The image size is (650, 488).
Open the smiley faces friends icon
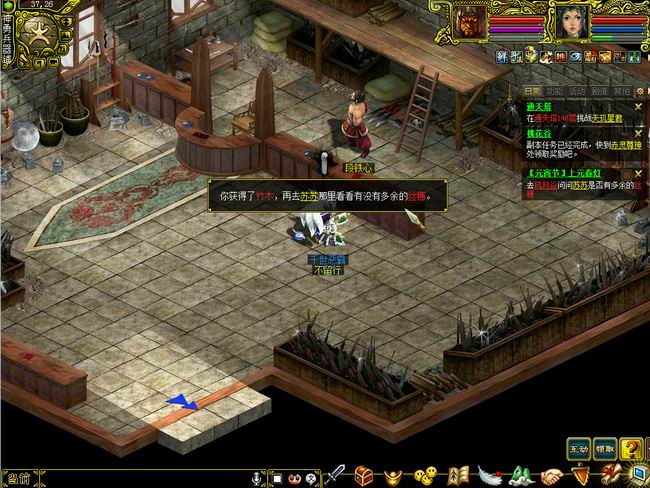point(426,475)
